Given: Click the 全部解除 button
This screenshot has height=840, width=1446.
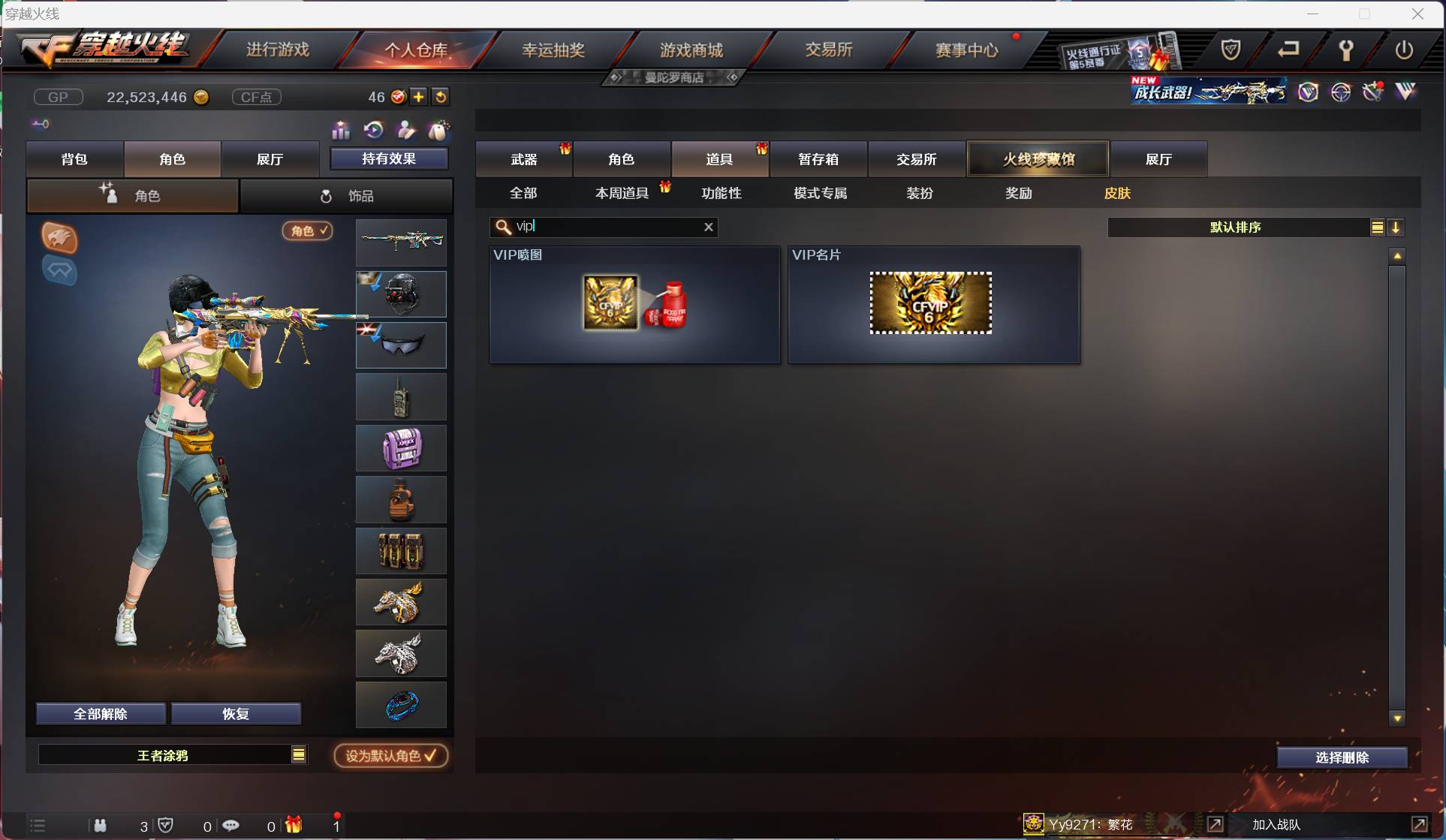Looking at the screenshot, I should tap(101, 714).
